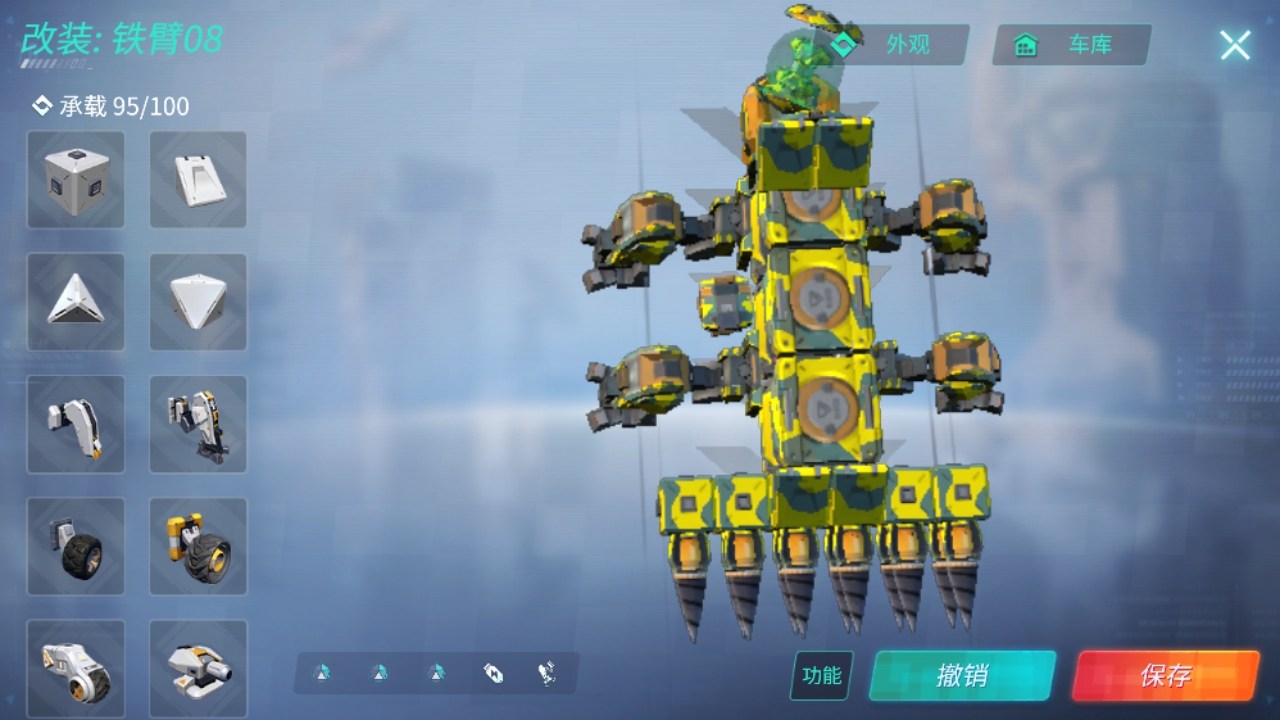The height and width of the screenshot is (720, 1280).
Task: Toggle the second mirror symmetry axis
Action: click(x=378, y=674)
